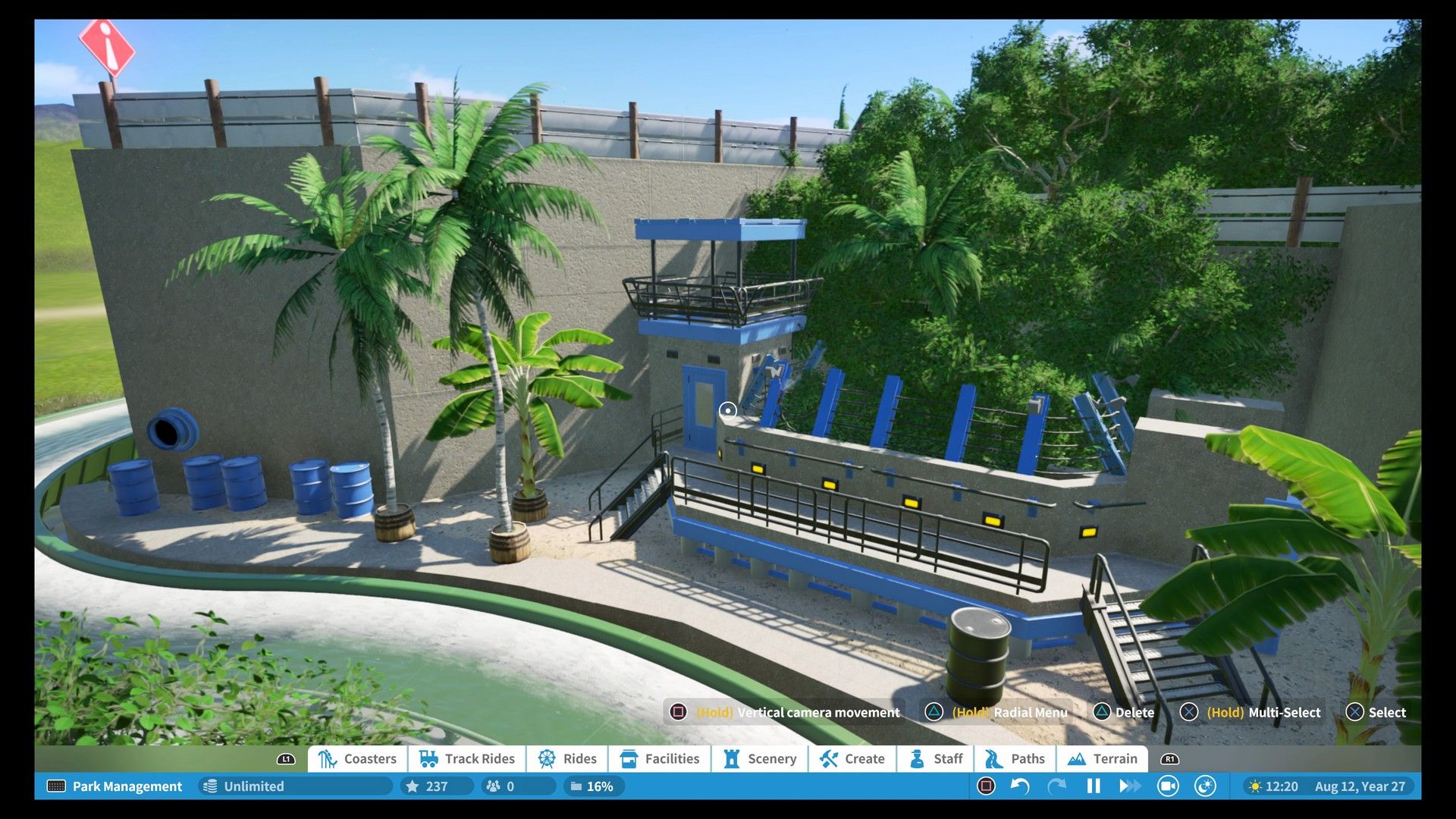Click the 16% scenery completion indicator
This screenshot has height=819, width=1456.
[x=592, y=786]
